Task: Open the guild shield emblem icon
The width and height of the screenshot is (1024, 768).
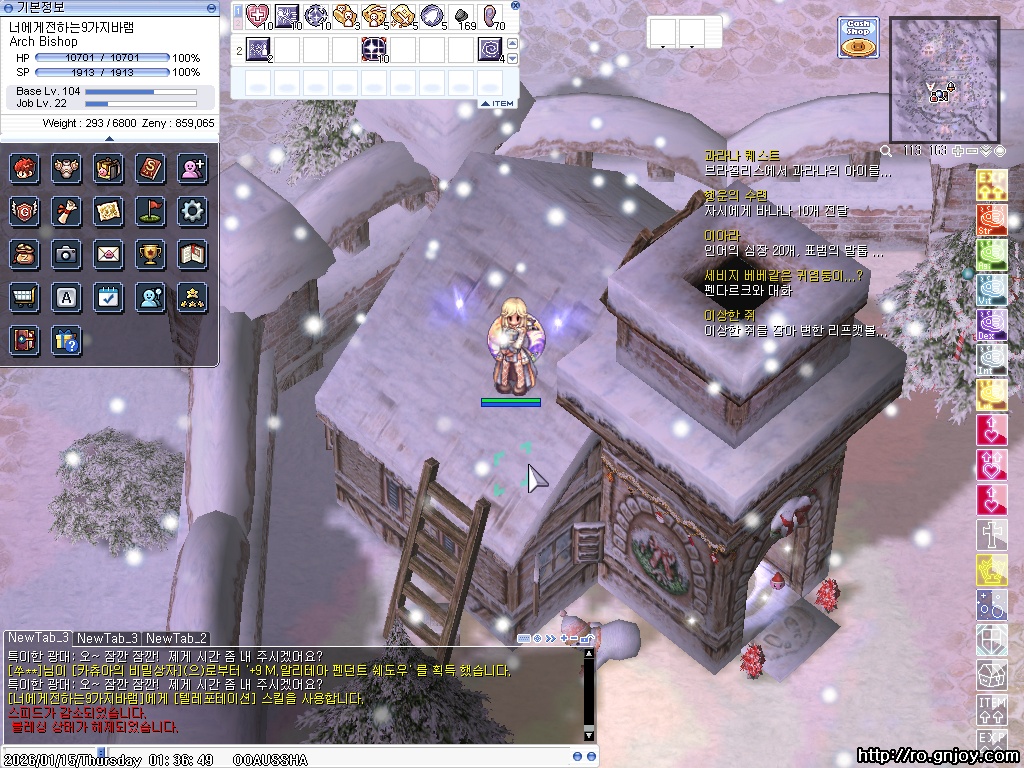Action: pos(24,210)
